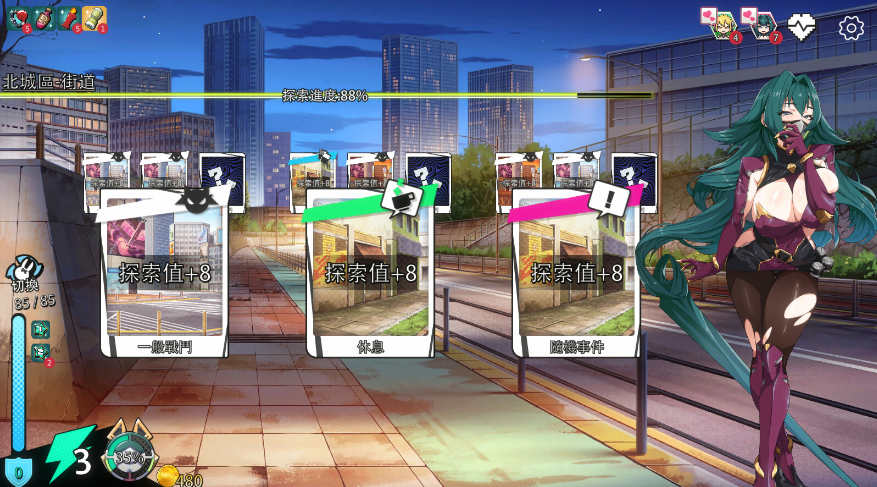Image resolution: width=877 pixels, height=487 pixels.
Task: Use the red firecracker item
Action: click(x=68, y=16)
